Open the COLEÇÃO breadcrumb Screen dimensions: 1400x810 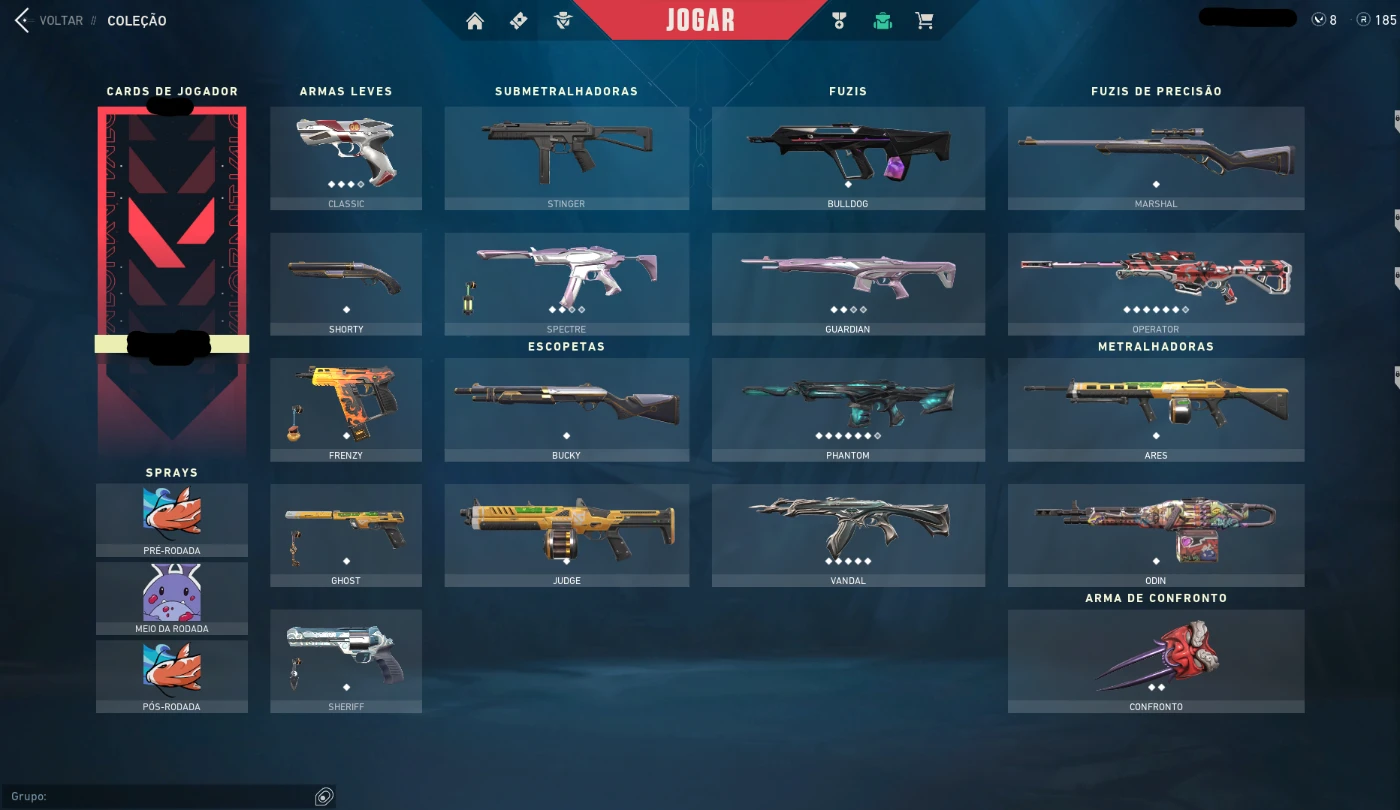[x=136, y=20]
